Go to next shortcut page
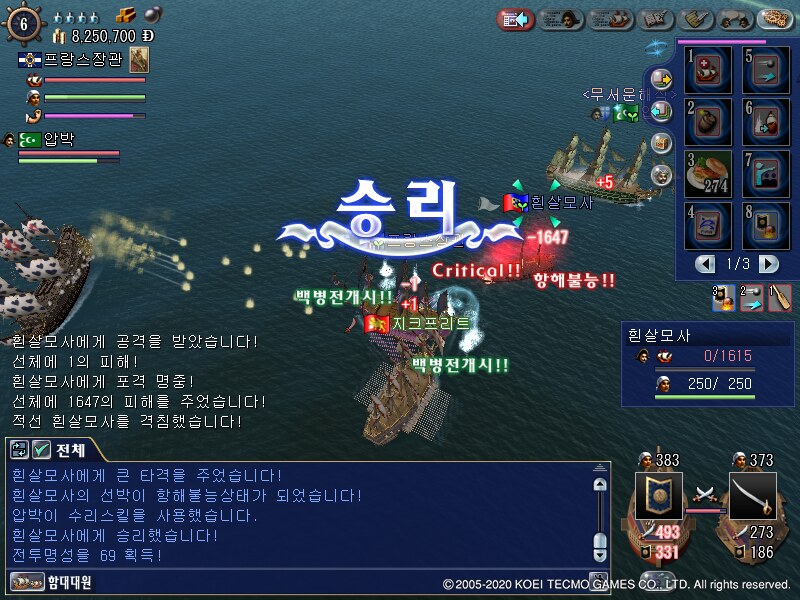This screenshot has width=800, height=600. tap(768, 264)
